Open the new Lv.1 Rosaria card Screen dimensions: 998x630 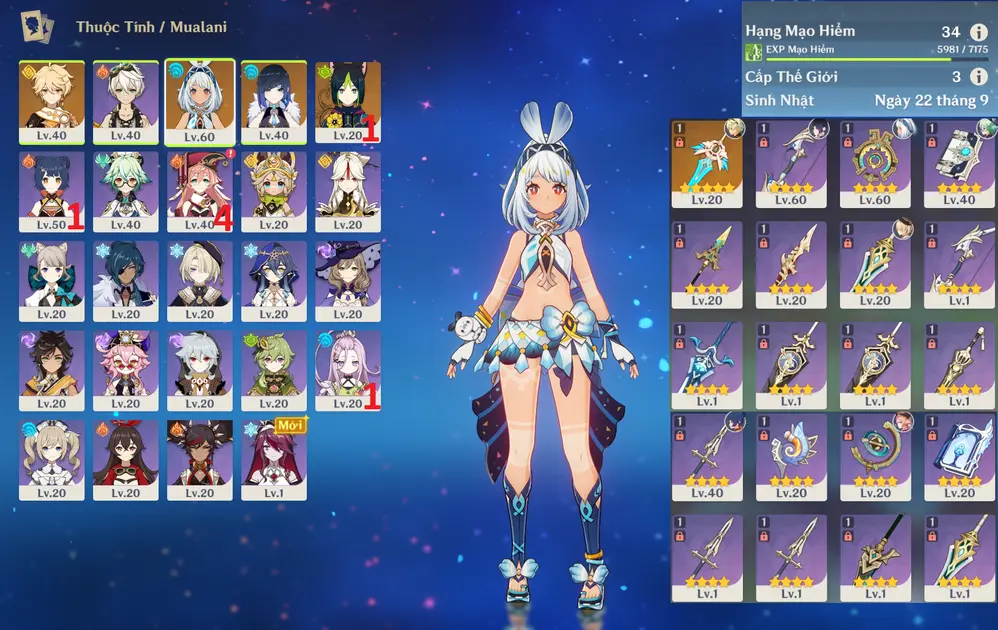[x=273, y=458]
